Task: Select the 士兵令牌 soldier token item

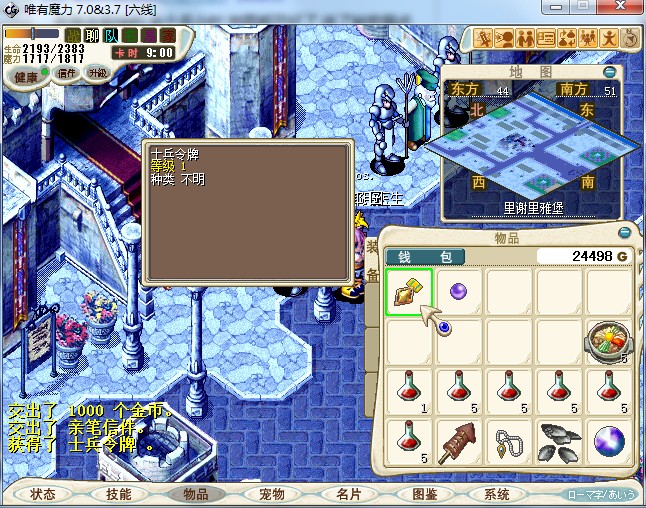Action: point(409,293)
